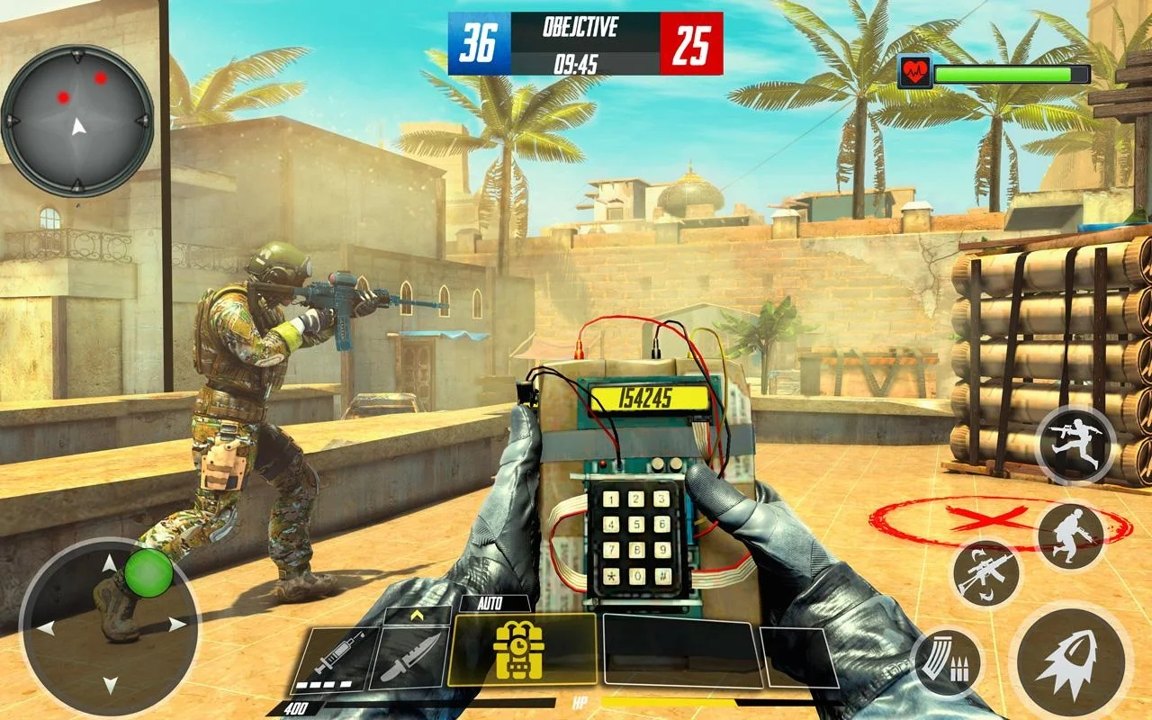Swap weapons with the rifle arrows button
Image resolution: width=1152 pixels, height=720 pixels.
(x=985, y=574)
